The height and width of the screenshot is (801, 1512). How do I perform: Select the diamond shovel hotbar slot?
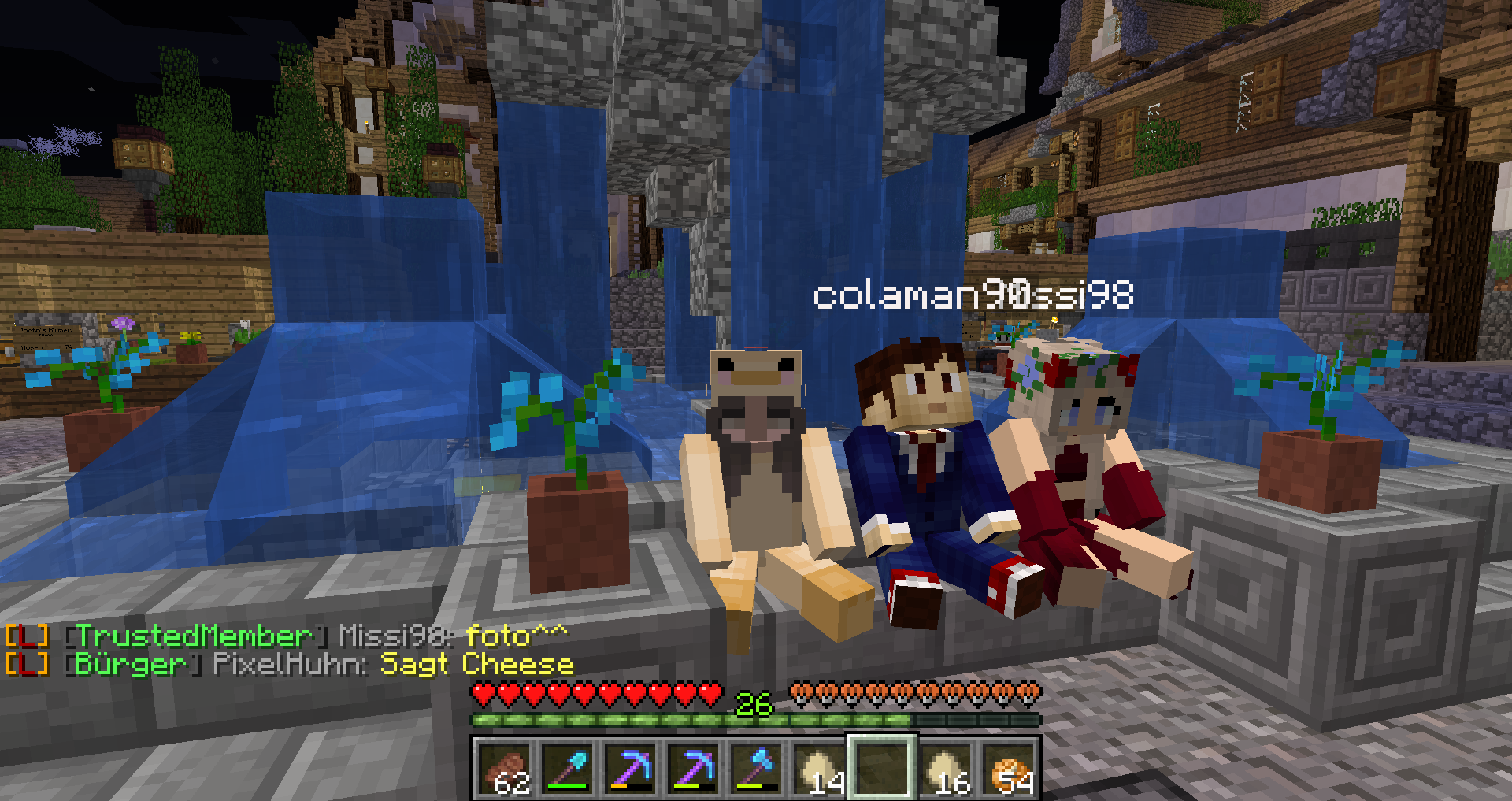coord(568,768)
